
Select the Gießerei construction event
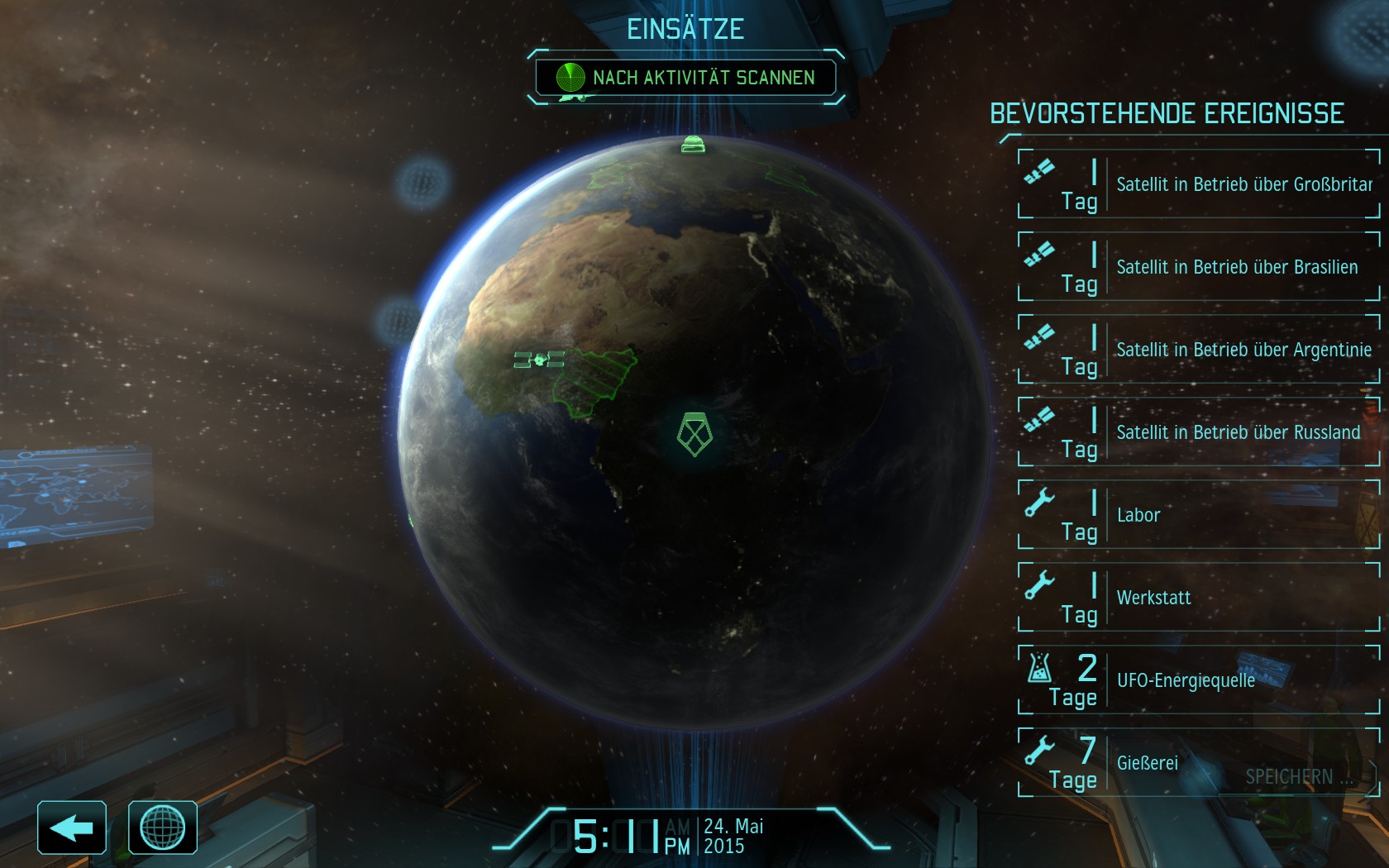[x=1199, y=763]
